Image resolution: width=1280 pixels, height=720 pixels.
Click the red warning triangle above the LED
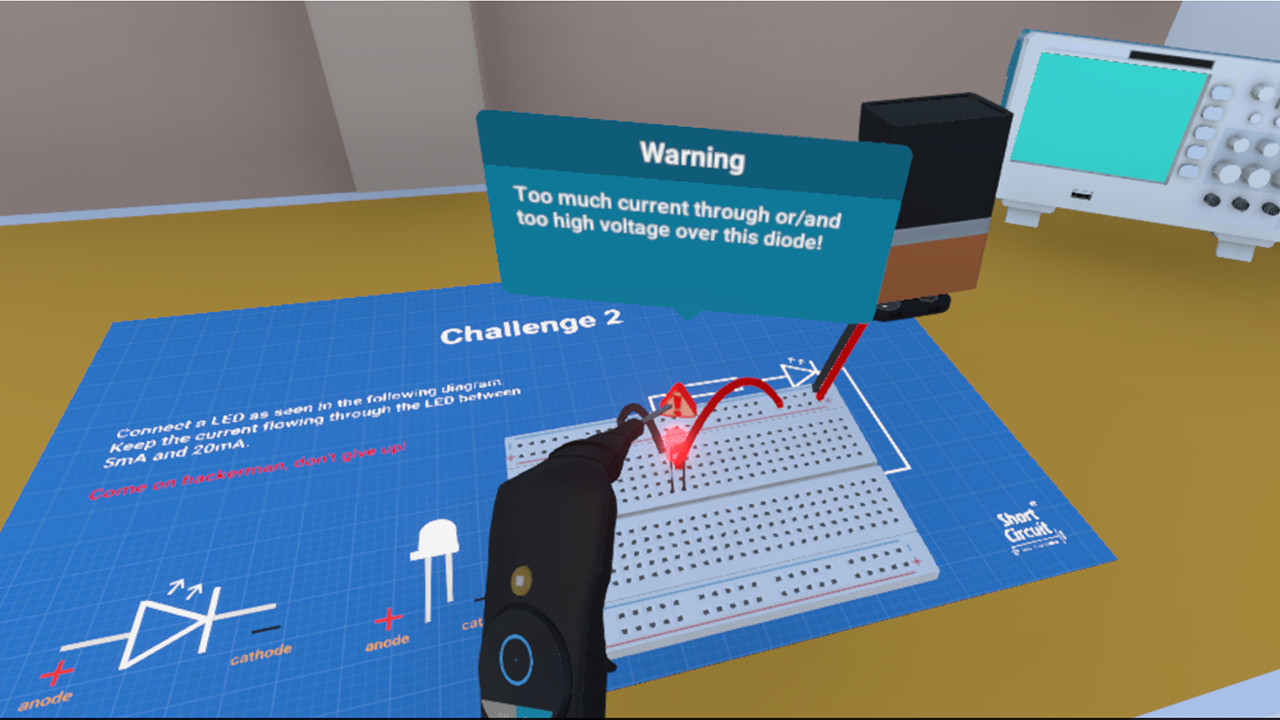pos(680,400)
